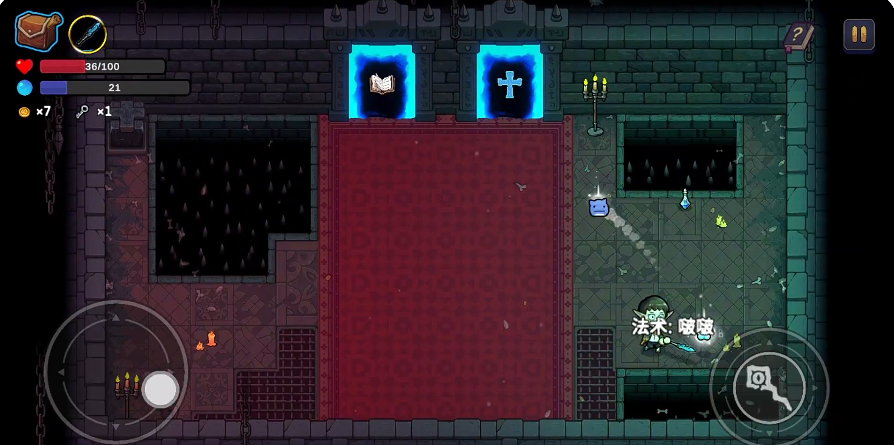Tap the virtual joystick knob
Image resolution: width=894 pixels, height=445 pixels.
pos(160,389)
